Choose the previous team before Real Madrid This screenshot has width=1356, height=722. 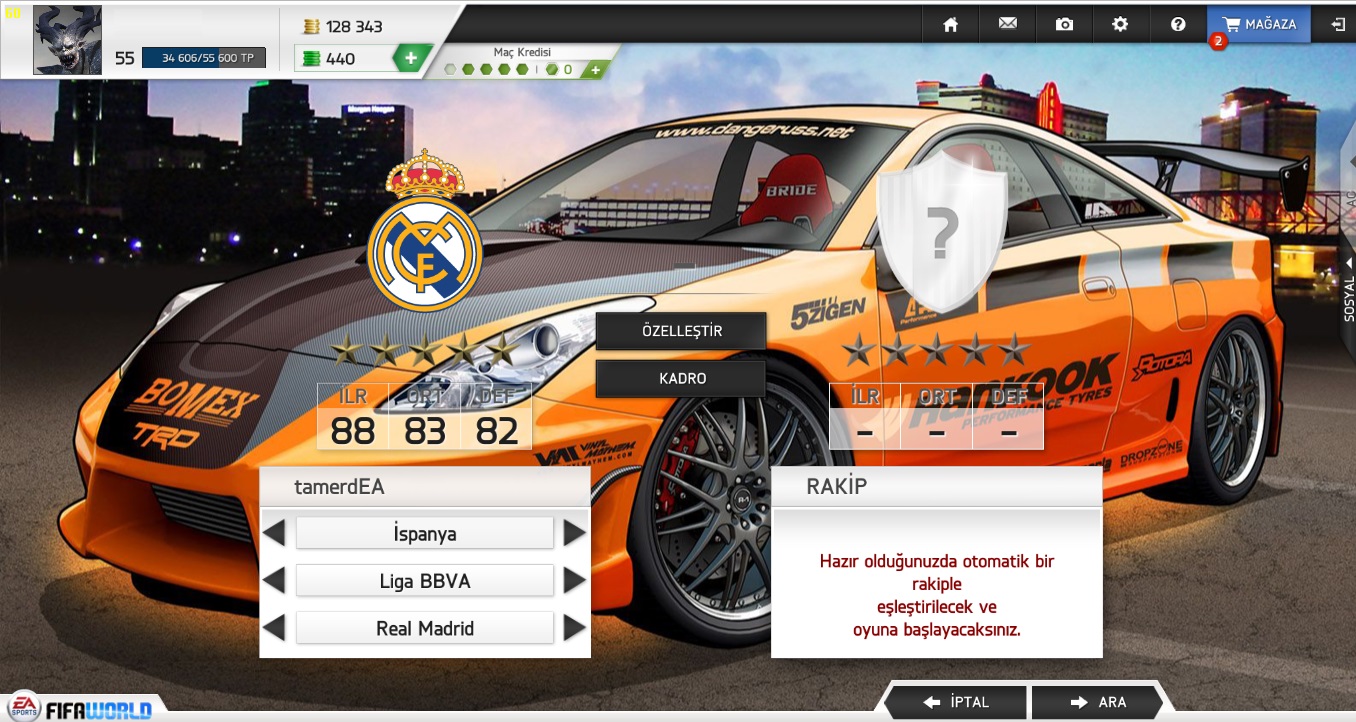tap(274, 628)
